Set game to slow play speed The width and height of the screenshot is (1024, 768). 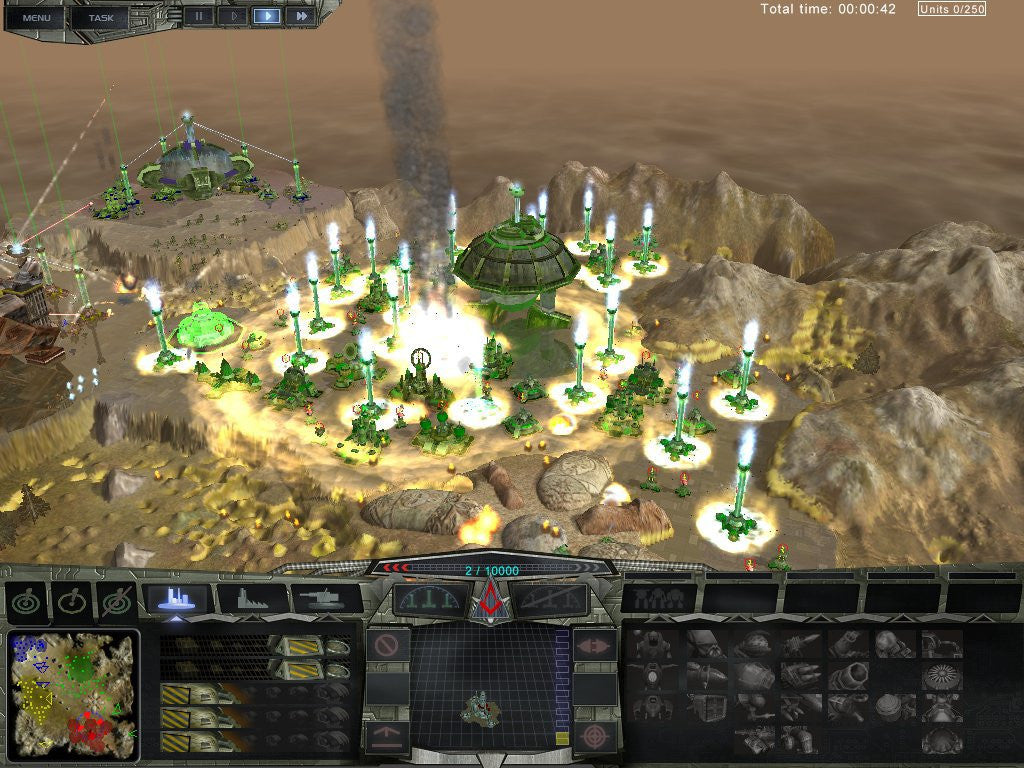[233, 16]
